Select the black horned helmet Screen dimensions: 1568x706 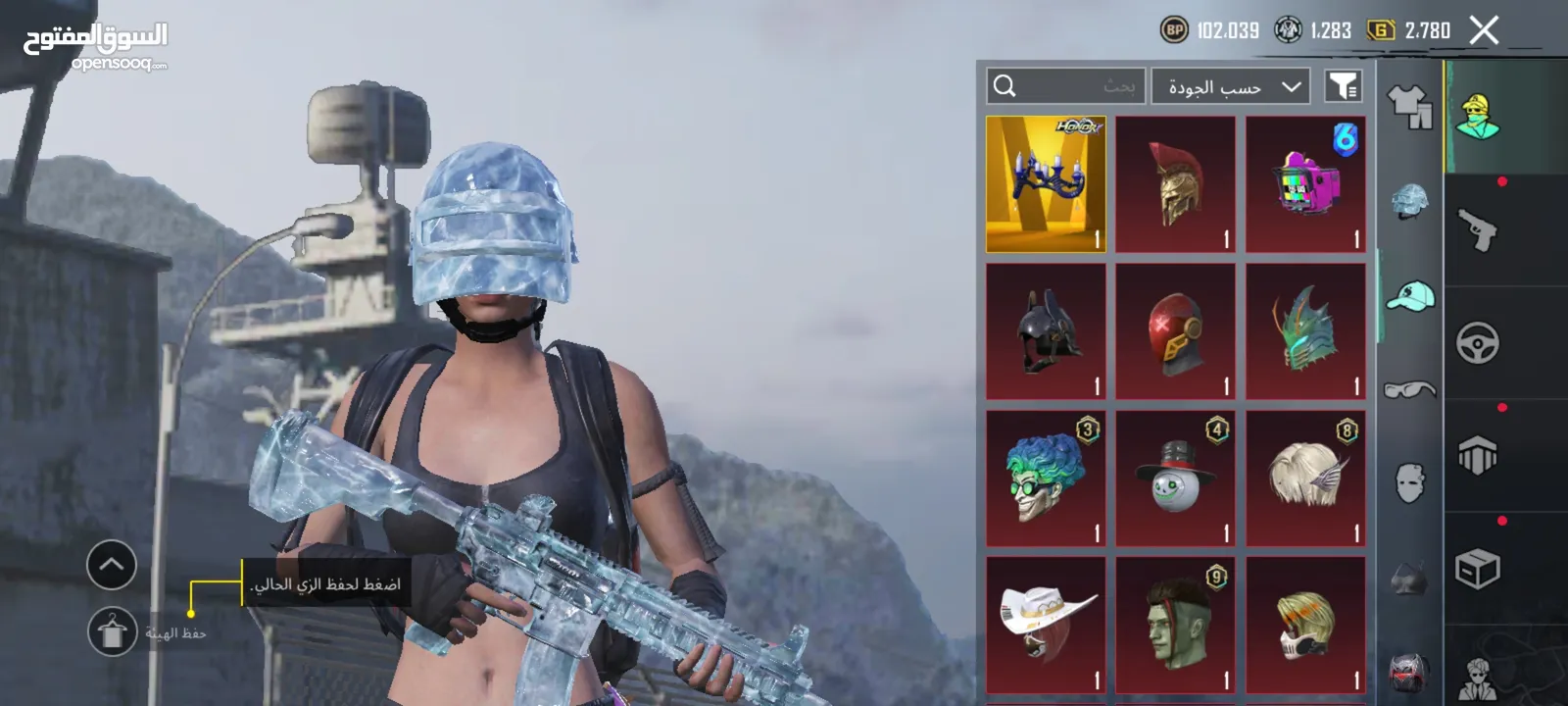point(1046,331)
